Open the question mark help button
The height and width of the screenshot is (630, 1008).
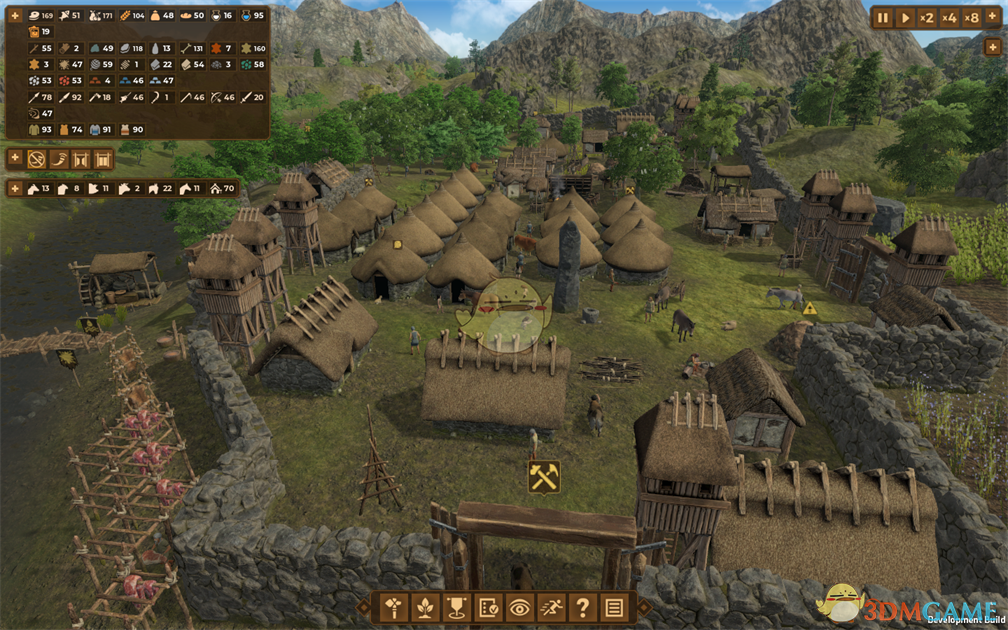point(583,607)
